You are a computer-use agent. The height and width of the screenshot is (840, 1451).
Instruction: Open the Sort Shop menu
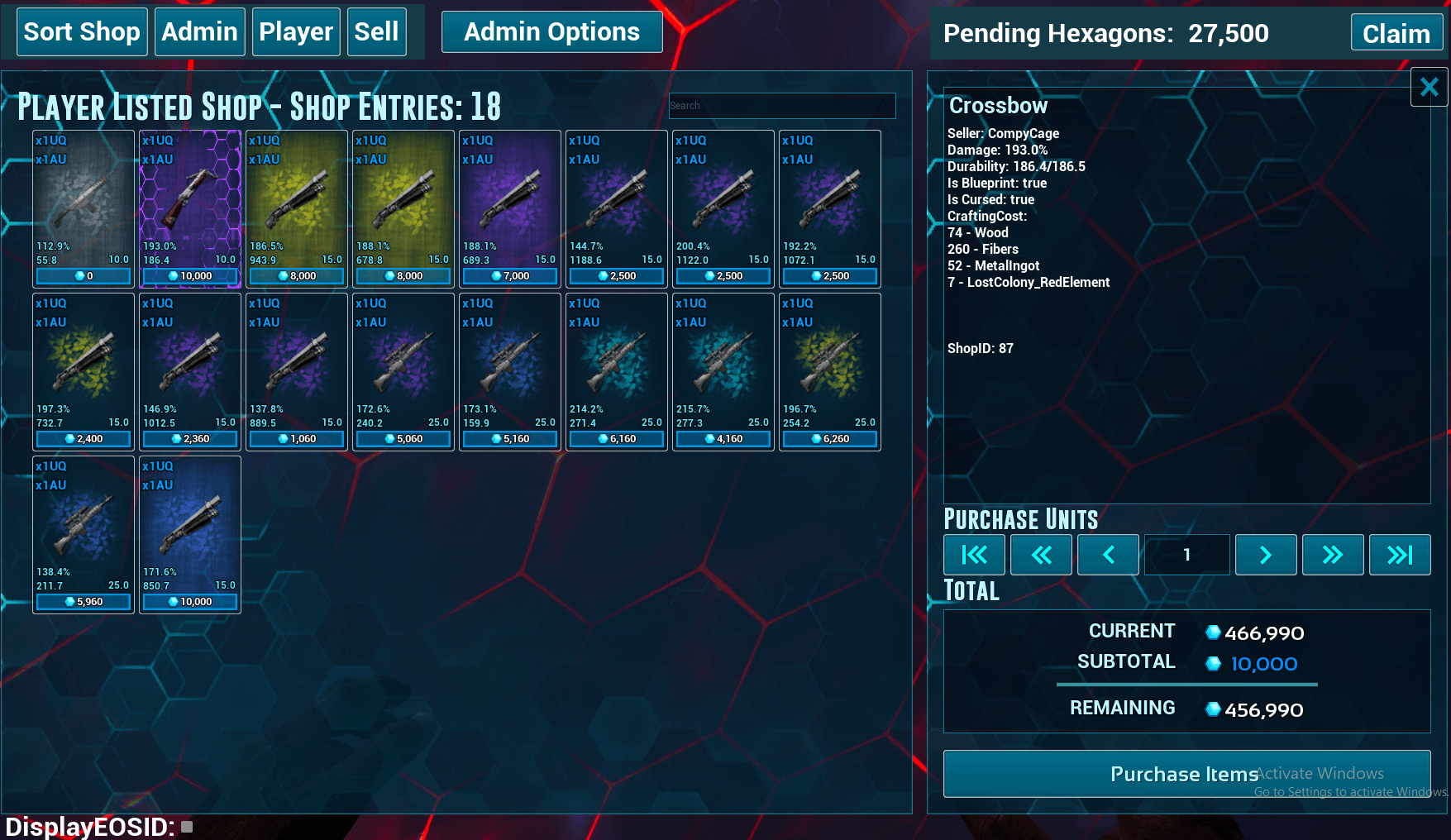click(82, 32)
